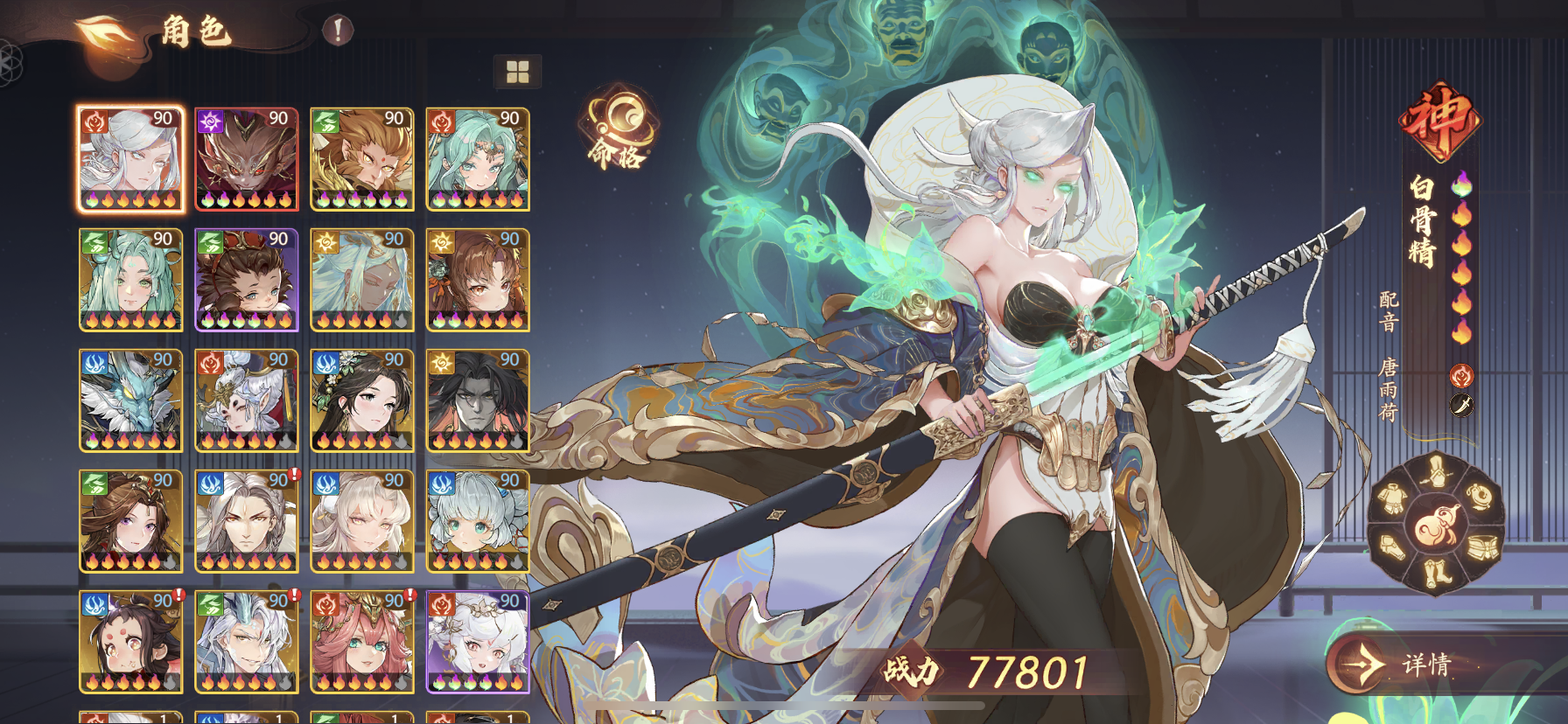Select the selected white-haired 白骨精 portrait tab
The image size is (1568, 724).
click(129, 157)
